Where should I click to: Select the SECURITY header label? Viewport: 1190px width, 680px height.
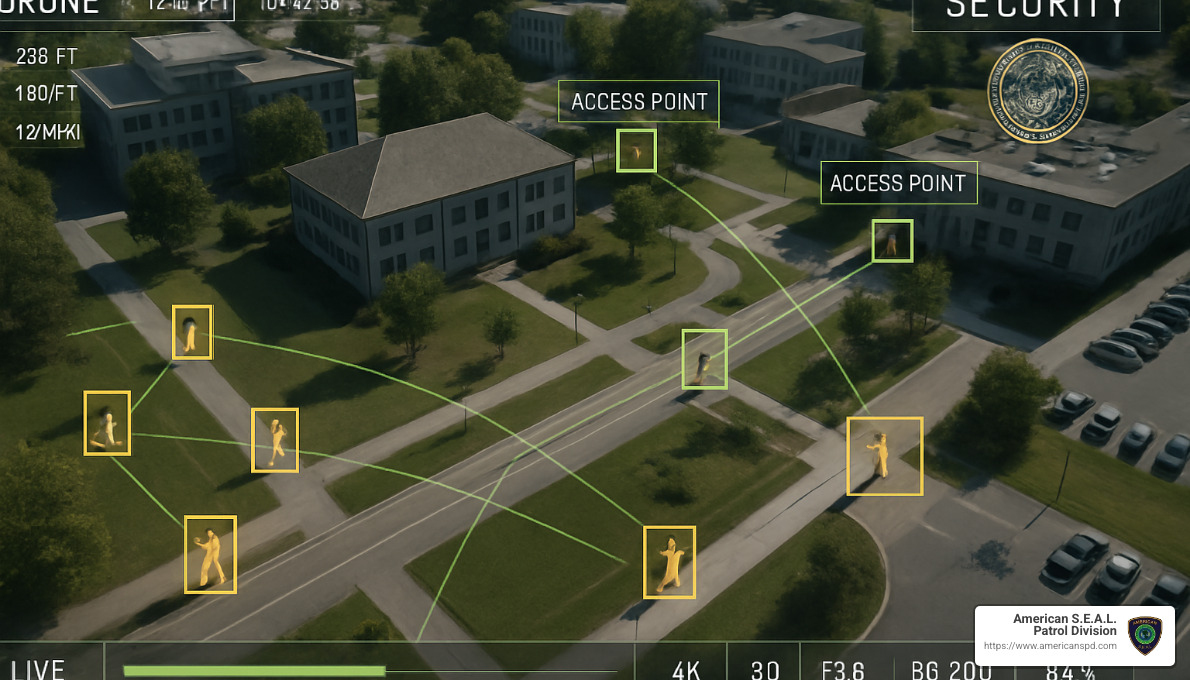tap(1036, 10)
